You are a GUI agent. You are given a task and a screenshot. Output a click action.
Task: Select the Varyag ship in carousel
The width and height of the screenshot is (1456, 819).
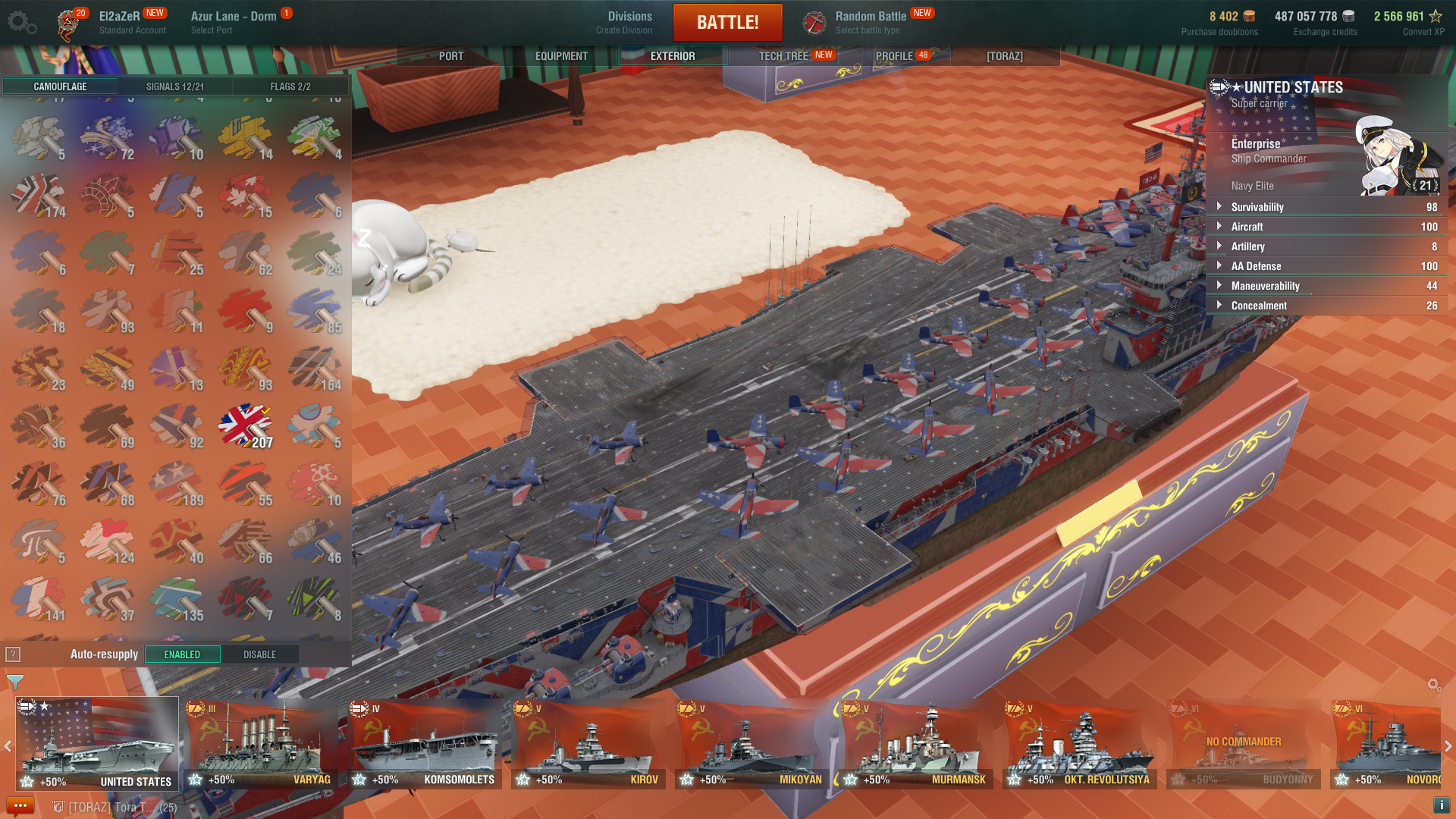(x=260, y=743)
